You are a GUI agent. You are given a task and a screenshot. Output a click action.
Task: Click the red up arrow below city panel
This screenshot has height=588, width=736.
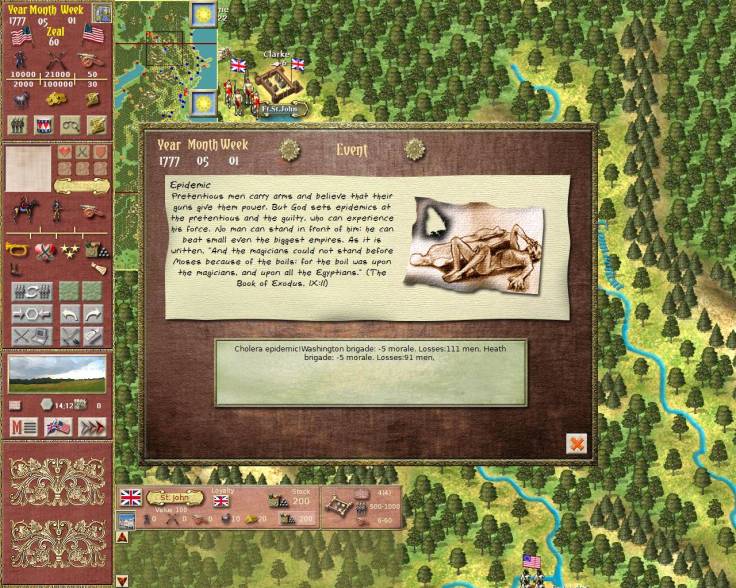click(122, 537)
